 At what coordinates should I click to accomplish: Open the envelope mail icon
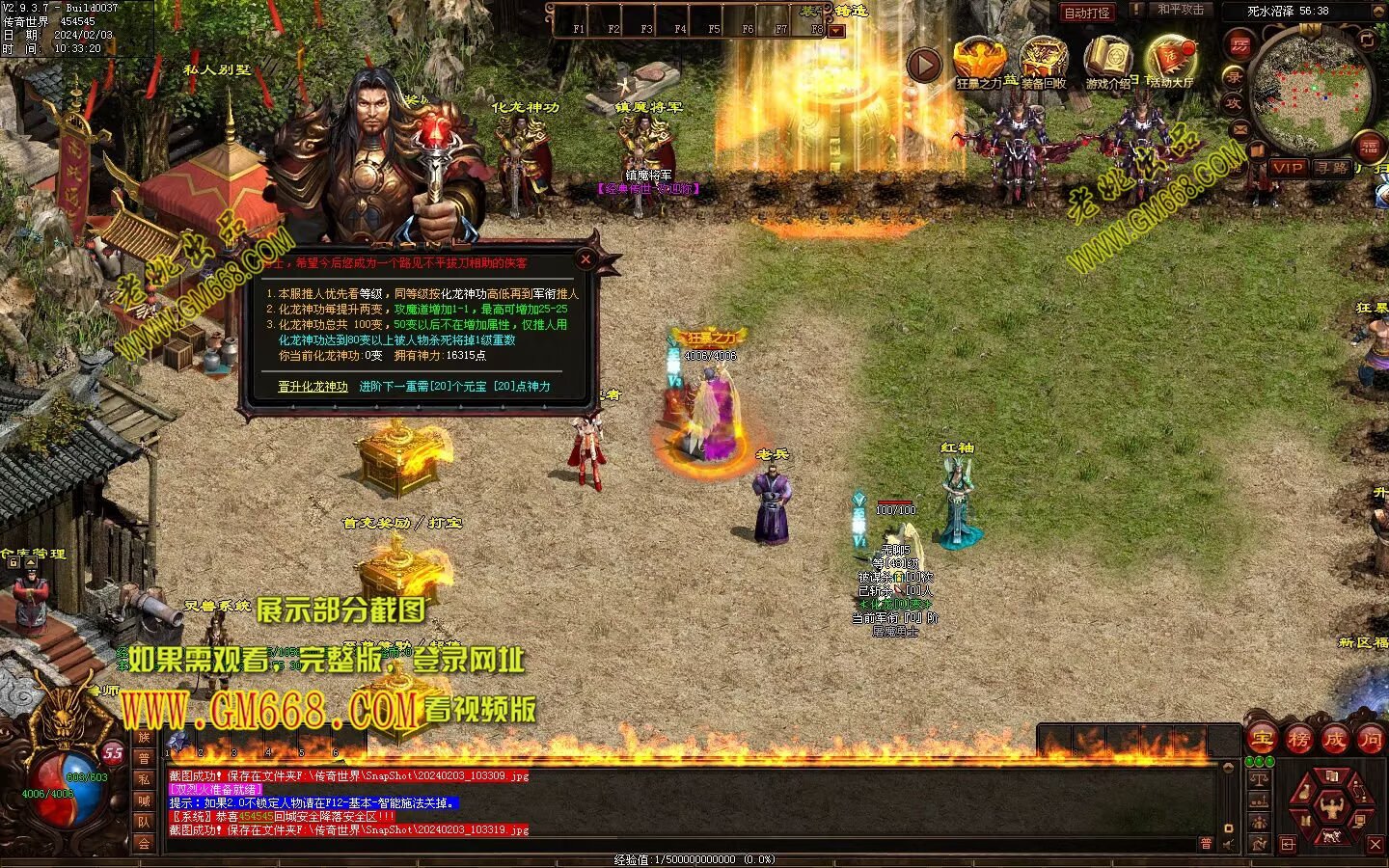click(1241, 129)
